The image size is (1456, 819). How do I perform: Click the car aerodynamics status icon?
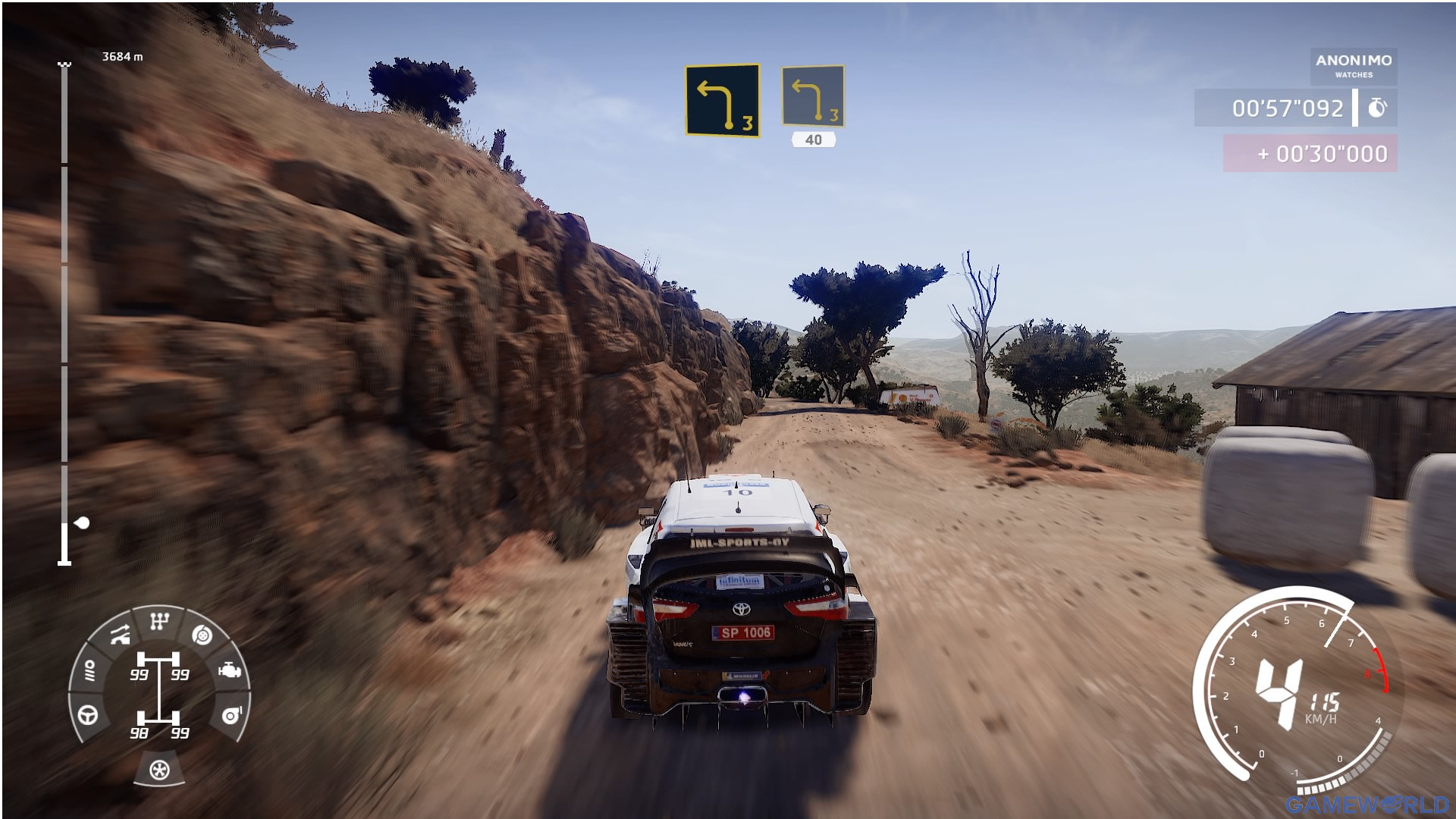pos(120,635)
